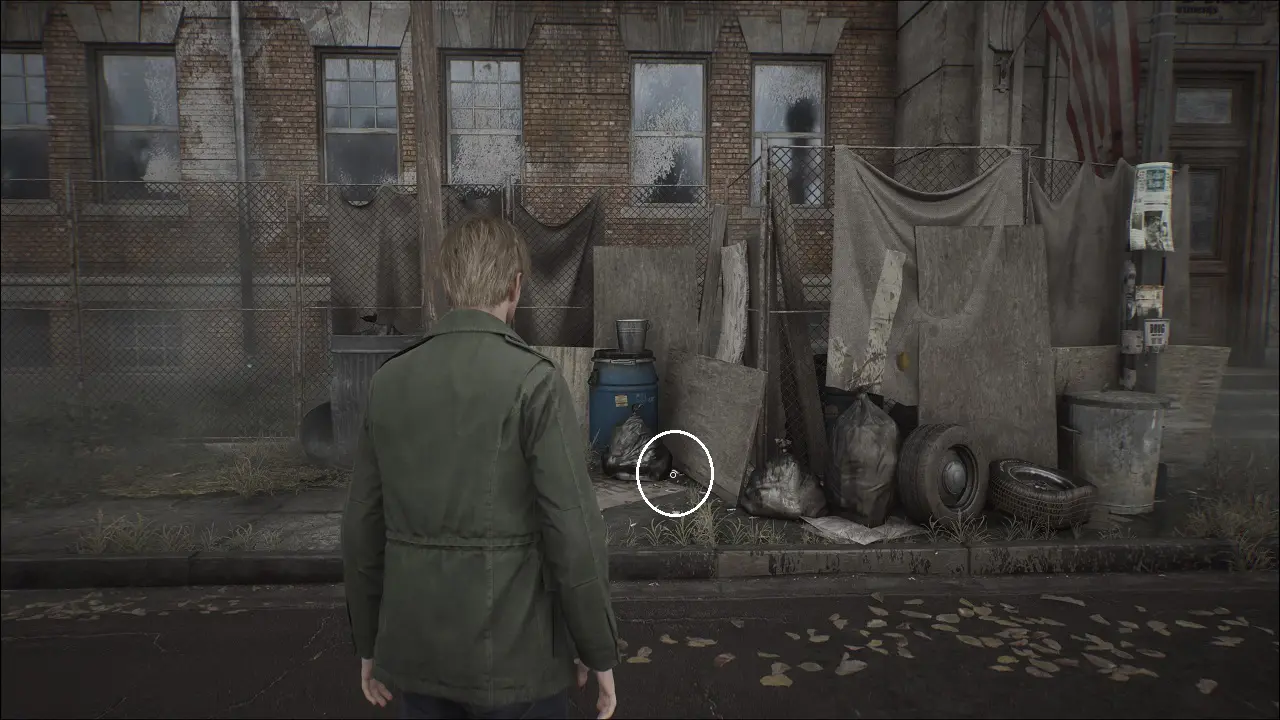
Task: Select the small white interaction marker
Action: point(674,473)
